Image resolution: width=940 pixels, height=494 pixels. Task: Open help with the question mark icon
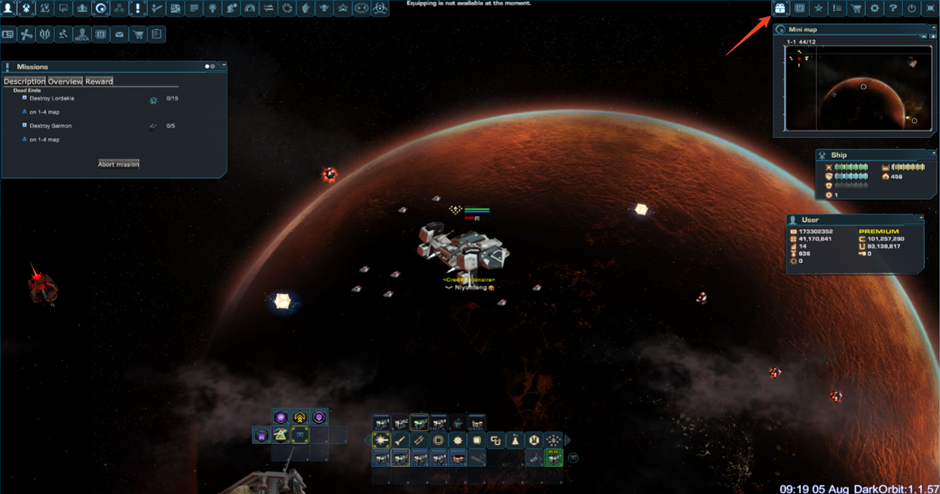point(893,8)
